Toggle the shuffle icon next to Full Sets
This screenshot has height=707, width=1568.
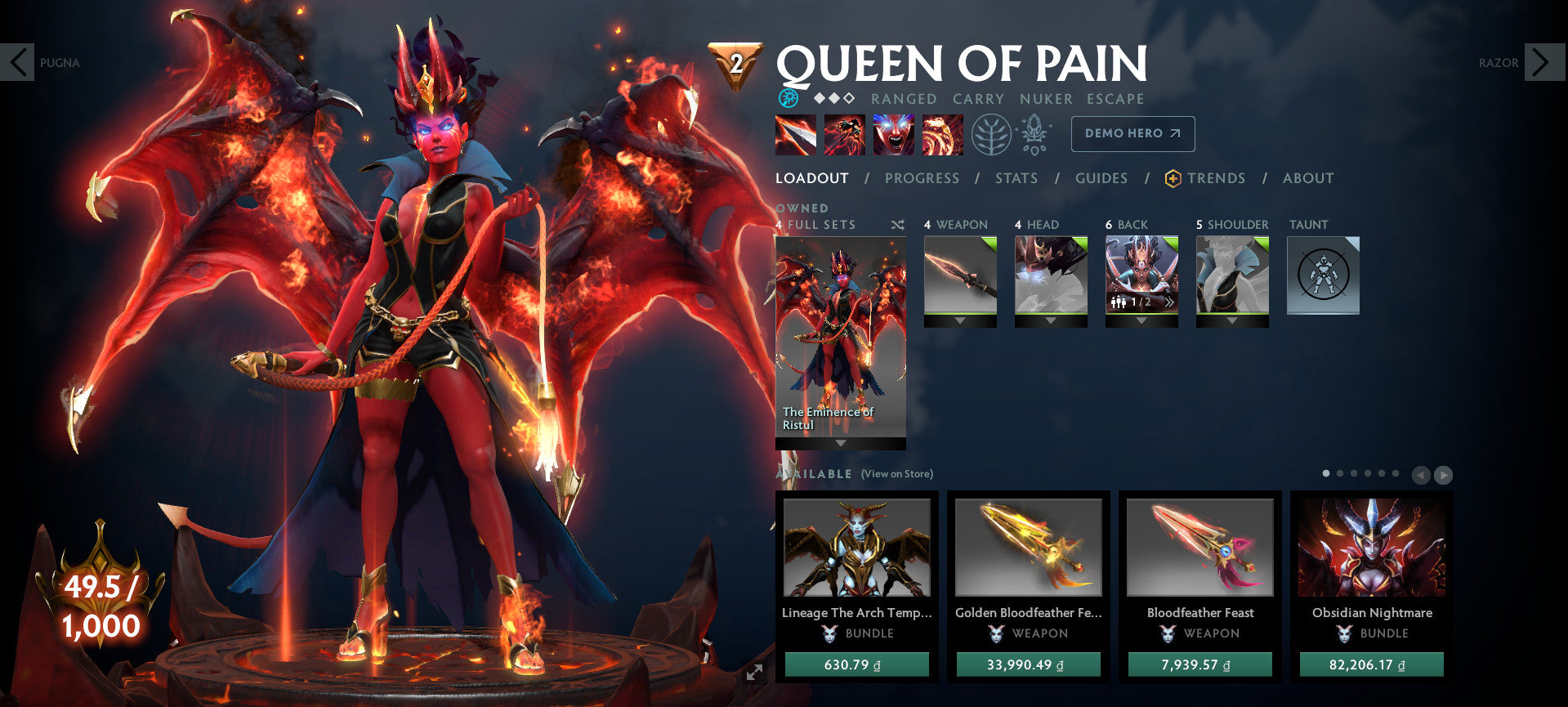[x=897, y=225]
